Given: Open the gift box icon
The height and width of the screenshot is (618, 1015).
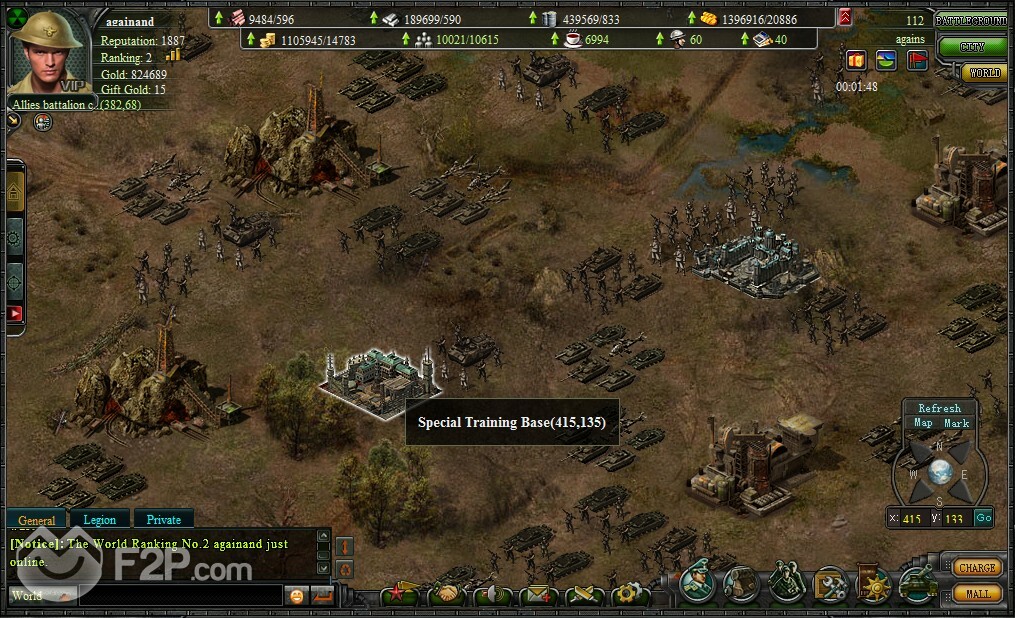Looking at the screenshot, I should [856, 60].
